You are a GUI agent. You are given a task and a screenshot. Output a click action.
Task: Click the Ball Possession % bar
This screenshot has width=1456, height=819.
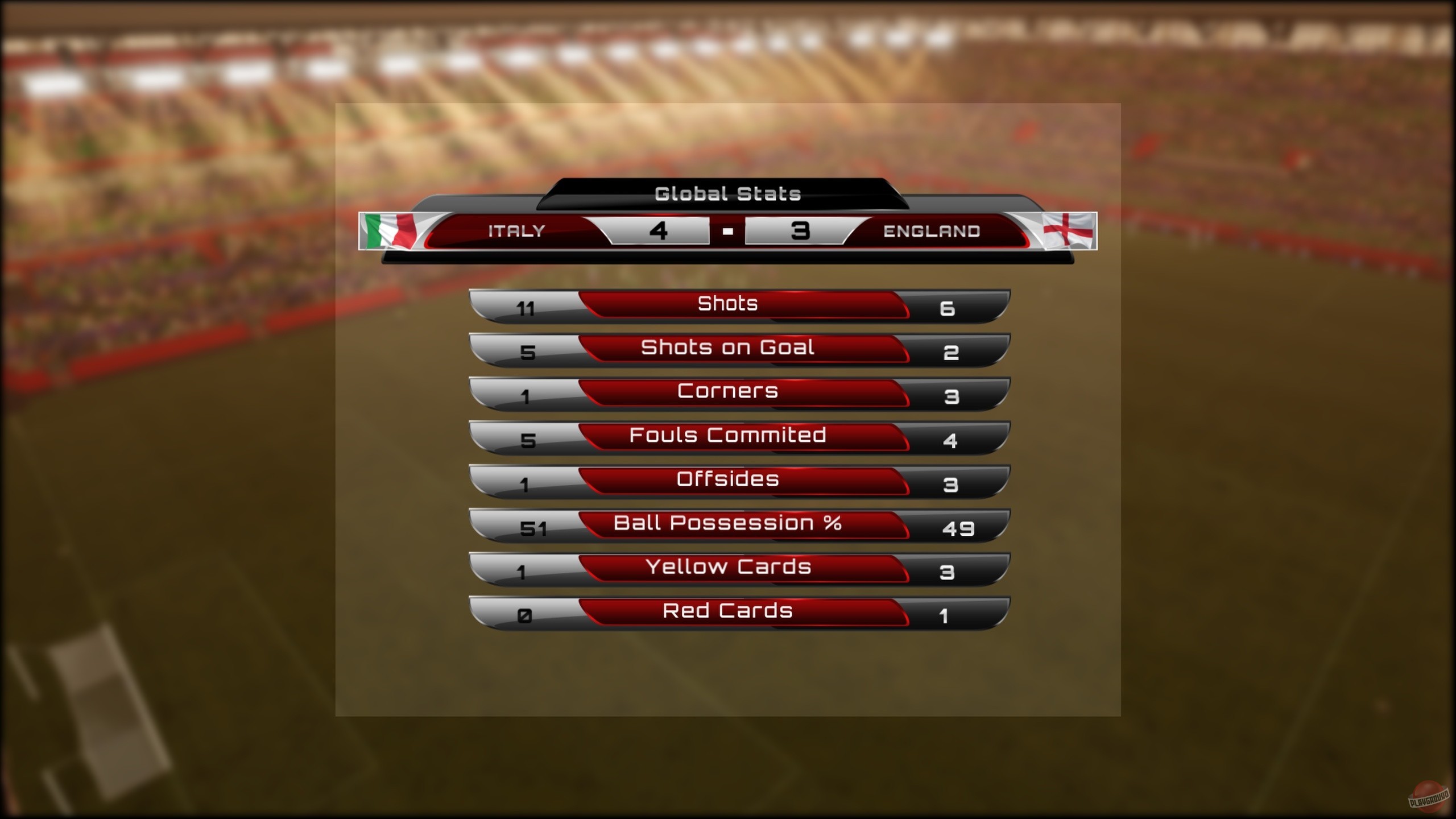pyautogui.click(x=728, y=523)
